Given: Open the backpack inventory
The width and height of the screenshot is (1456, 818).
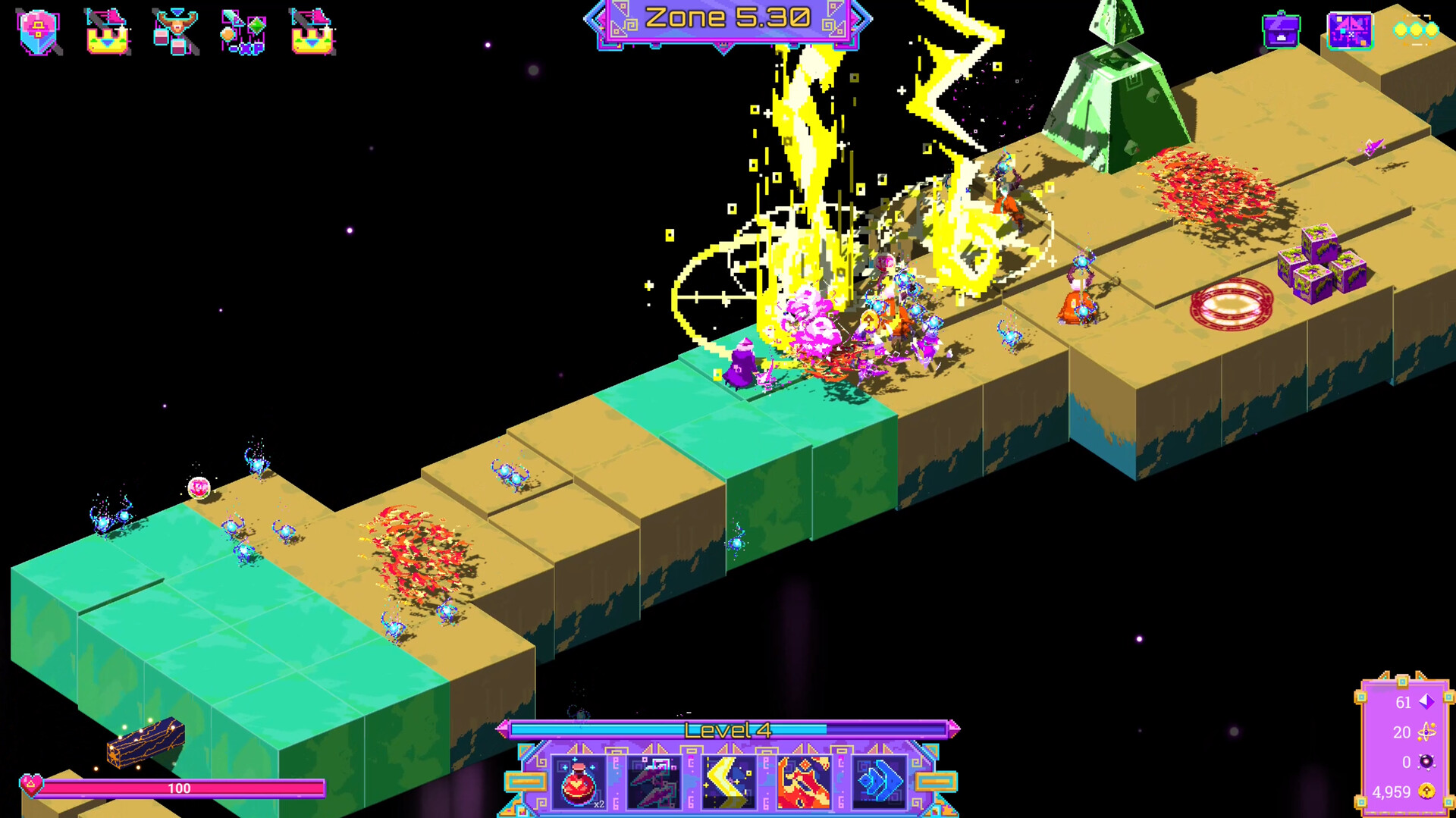Looking at the screenshot, I should point(1282,32).
